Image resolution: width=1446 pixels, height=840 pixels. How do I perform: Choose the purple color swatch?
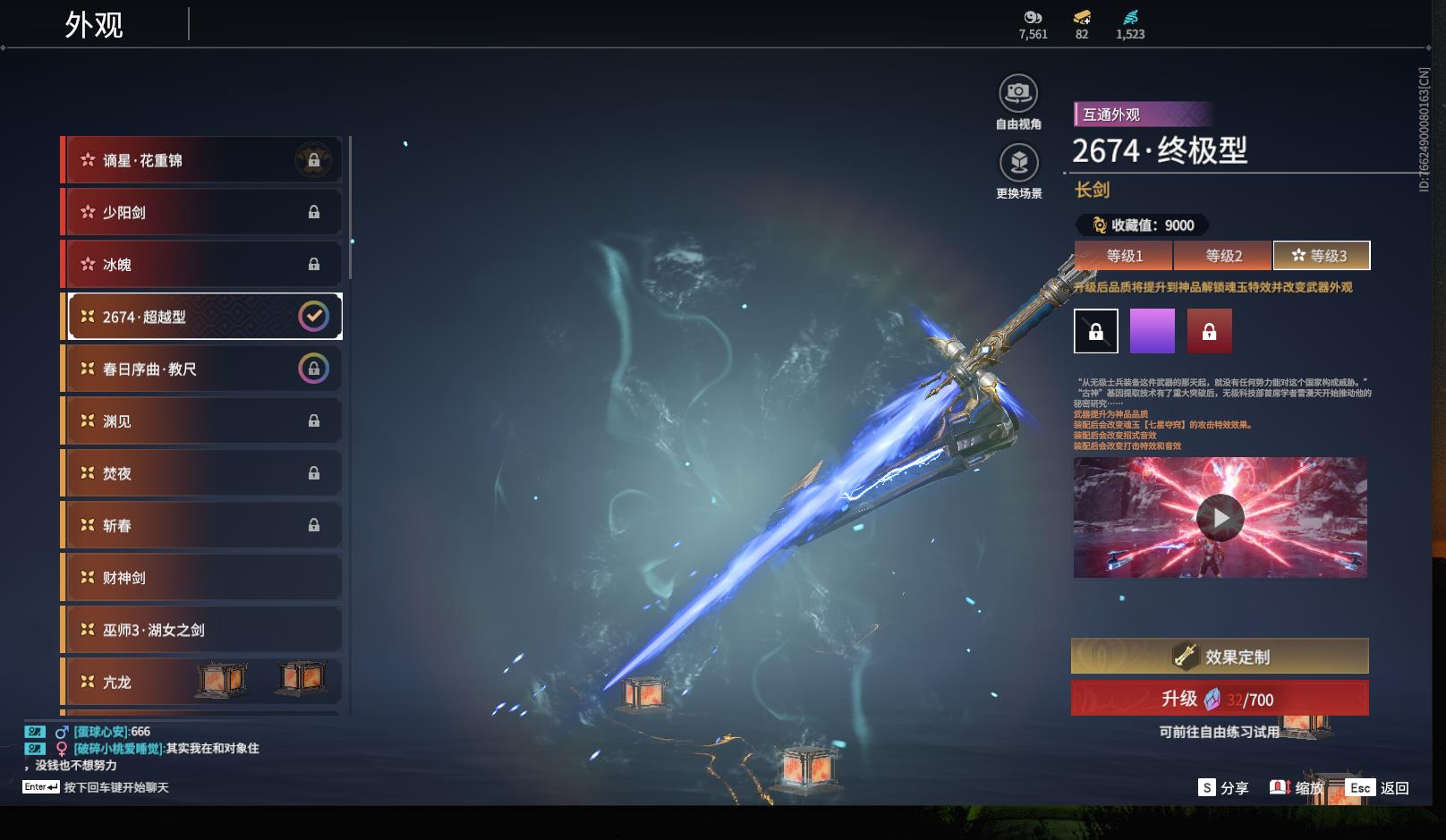click(x=1152, y=331)
